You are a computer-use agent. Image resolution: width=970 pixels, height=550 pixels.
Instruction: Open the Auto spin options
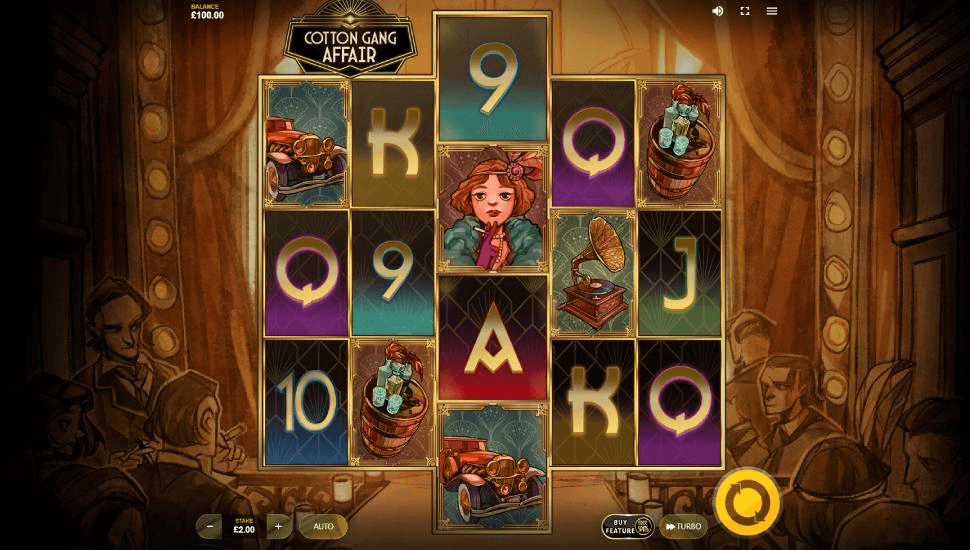[323, 525]
